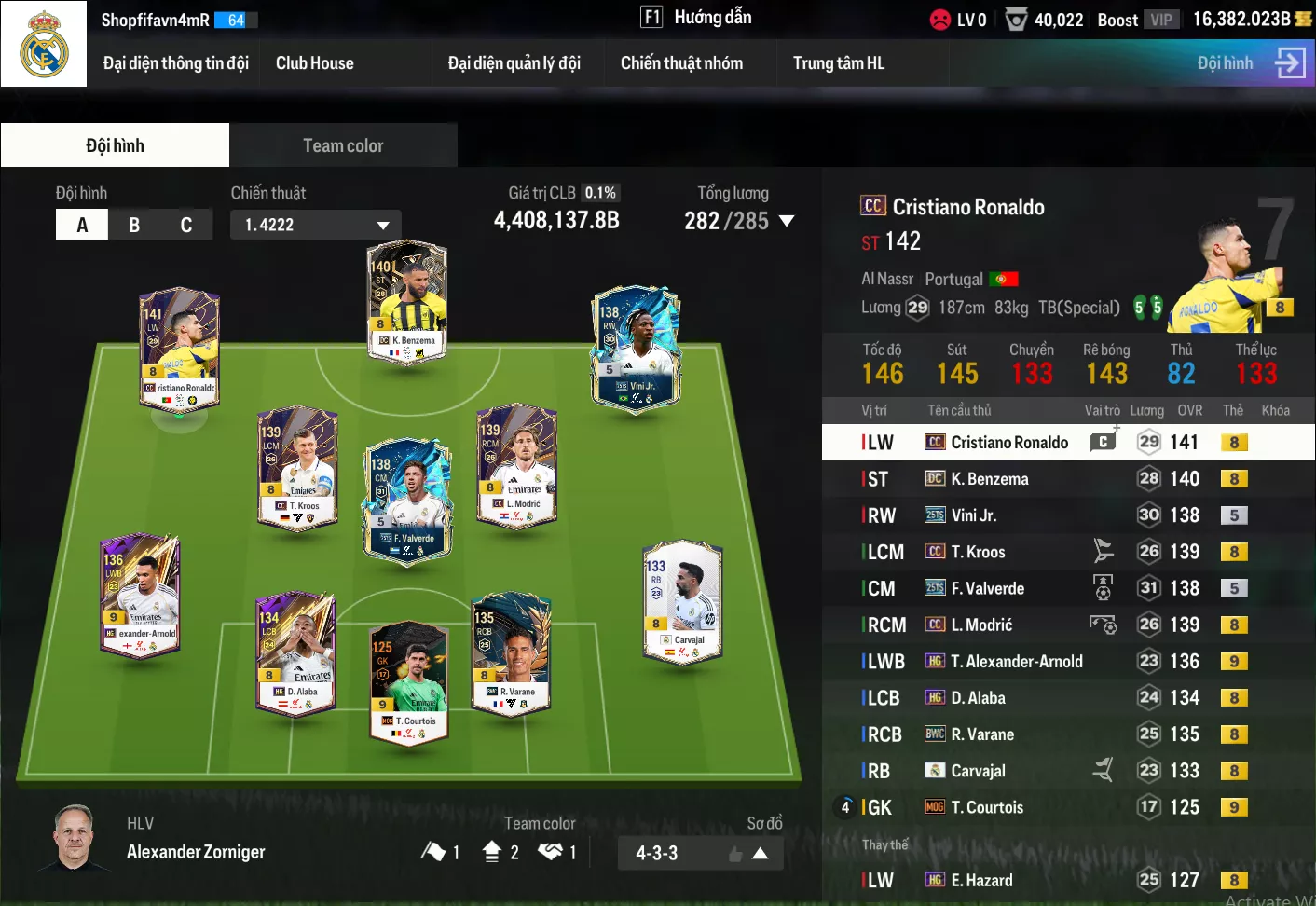The height and width of the screenshot is (906, 1316).
Task: Pick the T. Courtois goalkeeper card
Action: point(408,680)
